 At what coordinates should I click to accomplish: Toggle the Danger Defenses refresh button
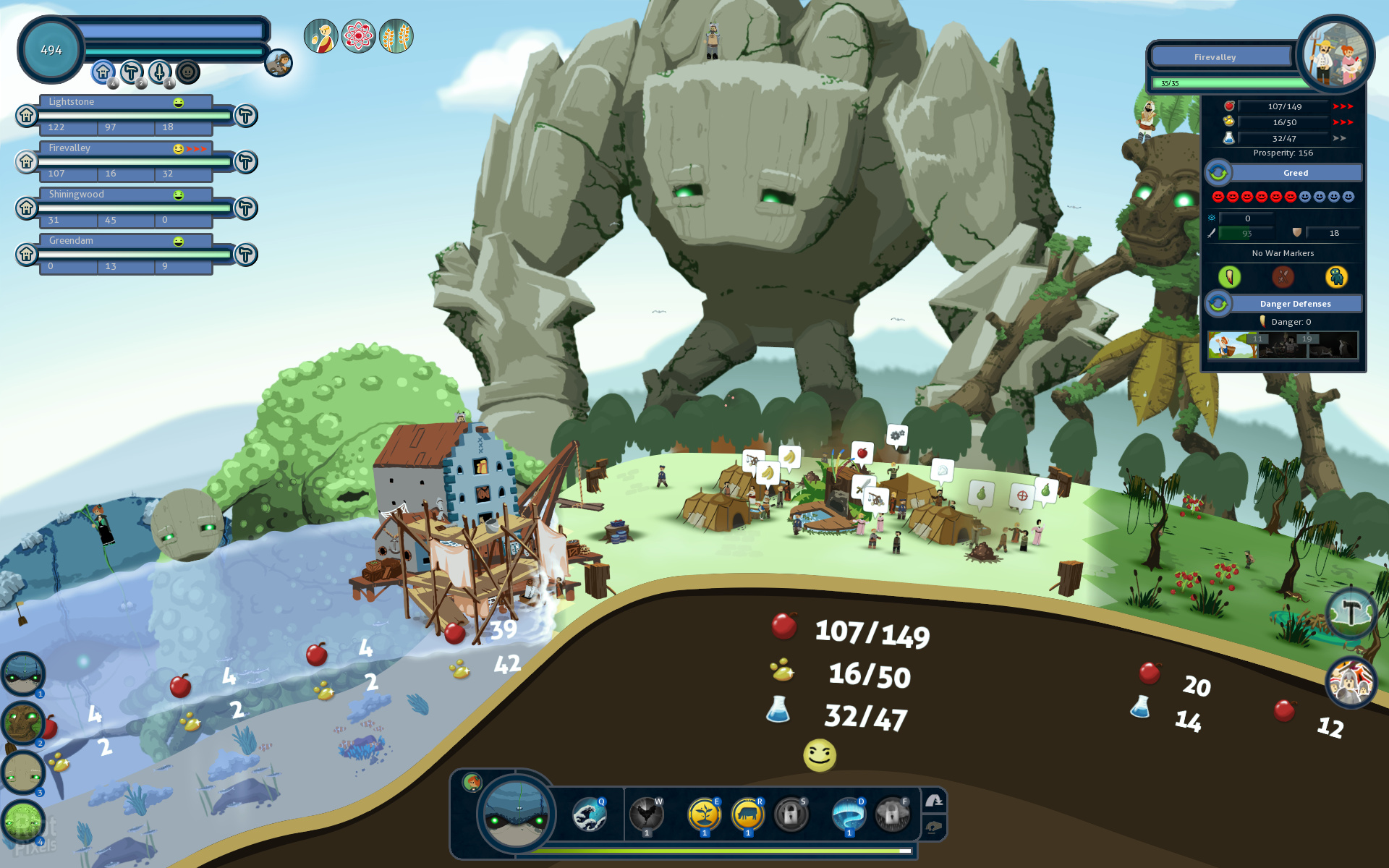click(1218, 304)
